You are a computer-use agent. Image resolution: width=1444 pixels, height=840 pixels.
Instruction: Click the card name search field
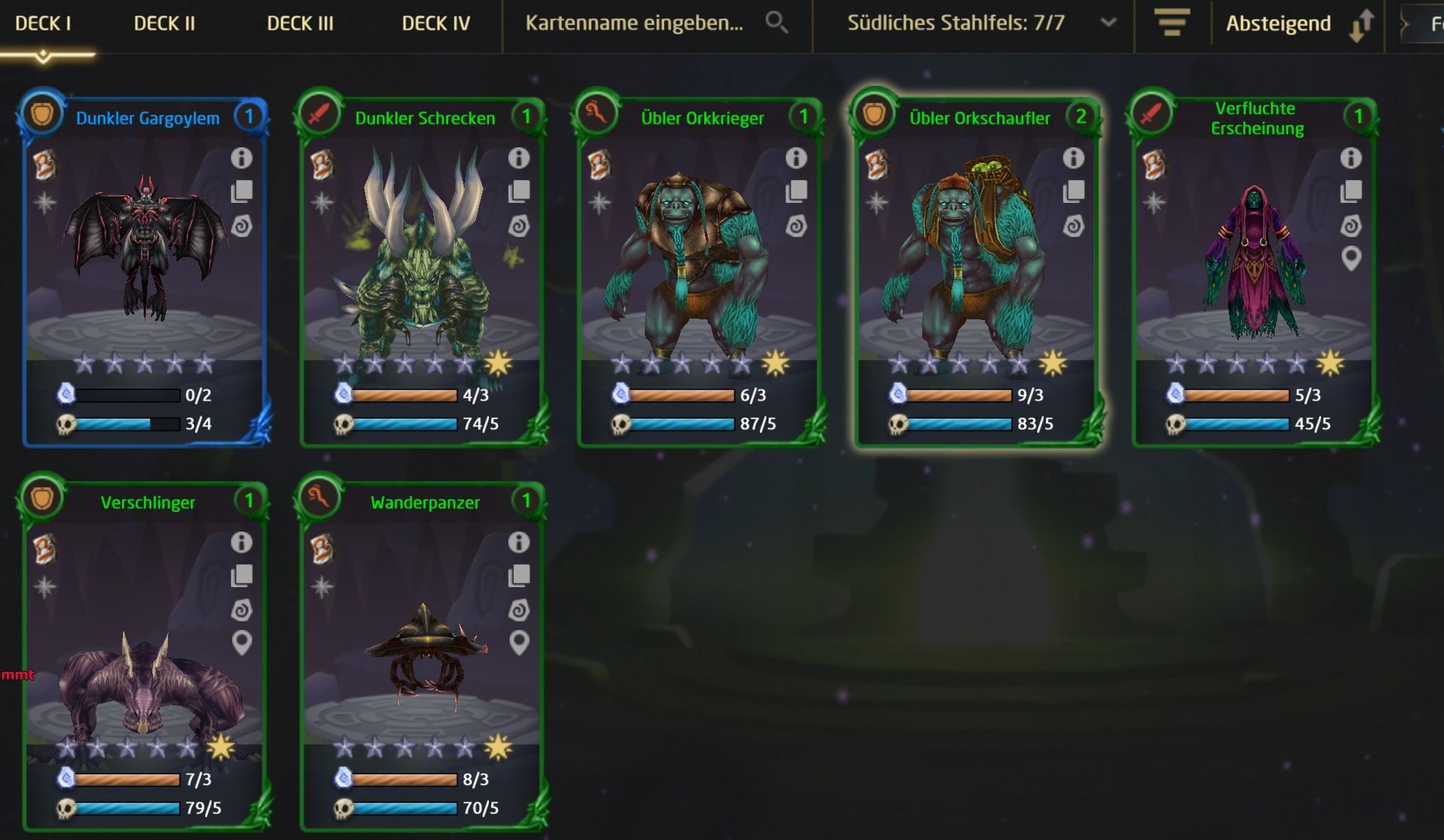pos(634,23)
